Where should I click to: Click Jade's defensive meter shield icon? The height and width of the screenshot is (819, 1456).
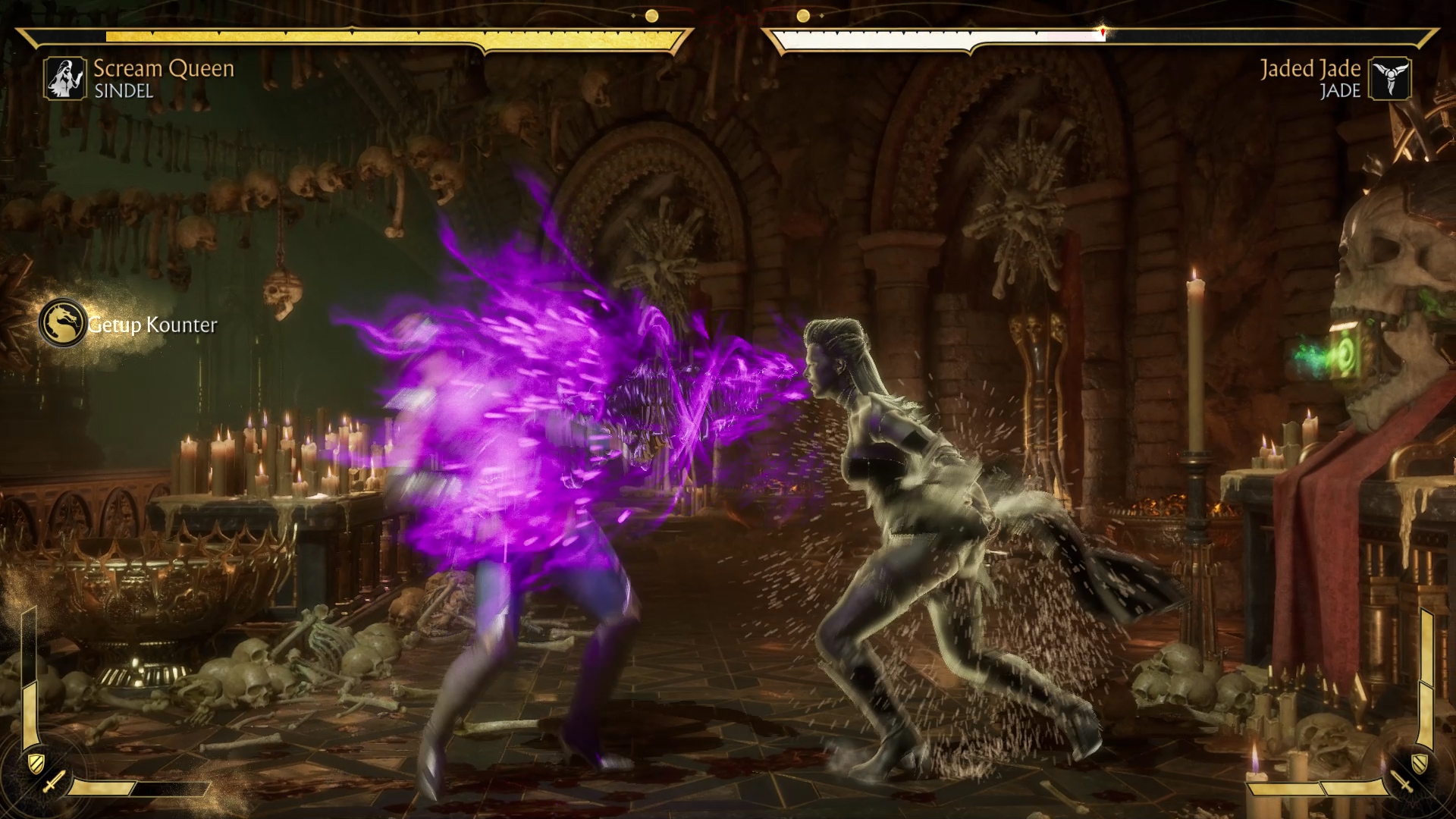point(1420,761)
